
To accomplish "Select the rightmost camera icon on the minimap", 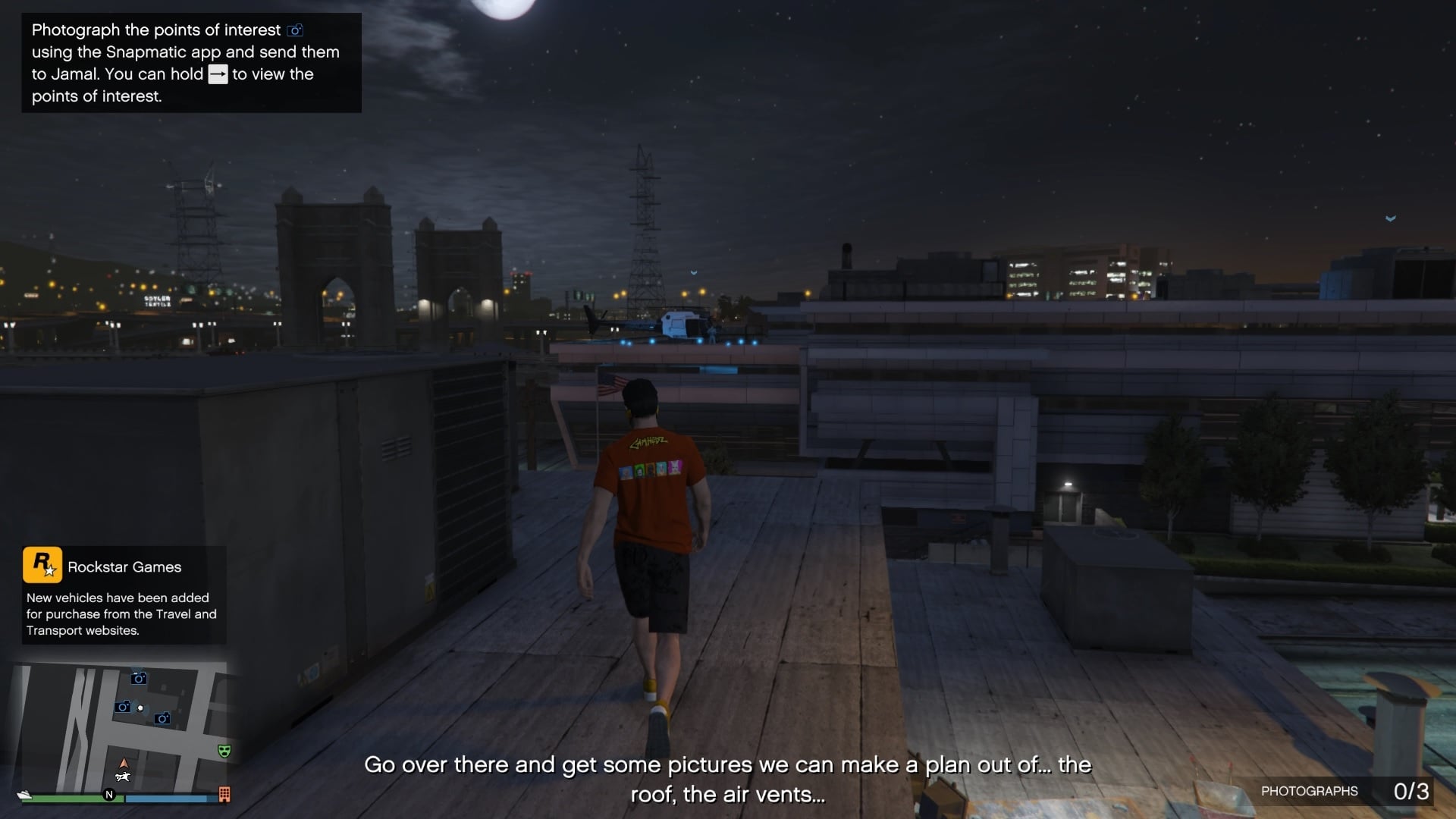I will [x=162, y=719].
